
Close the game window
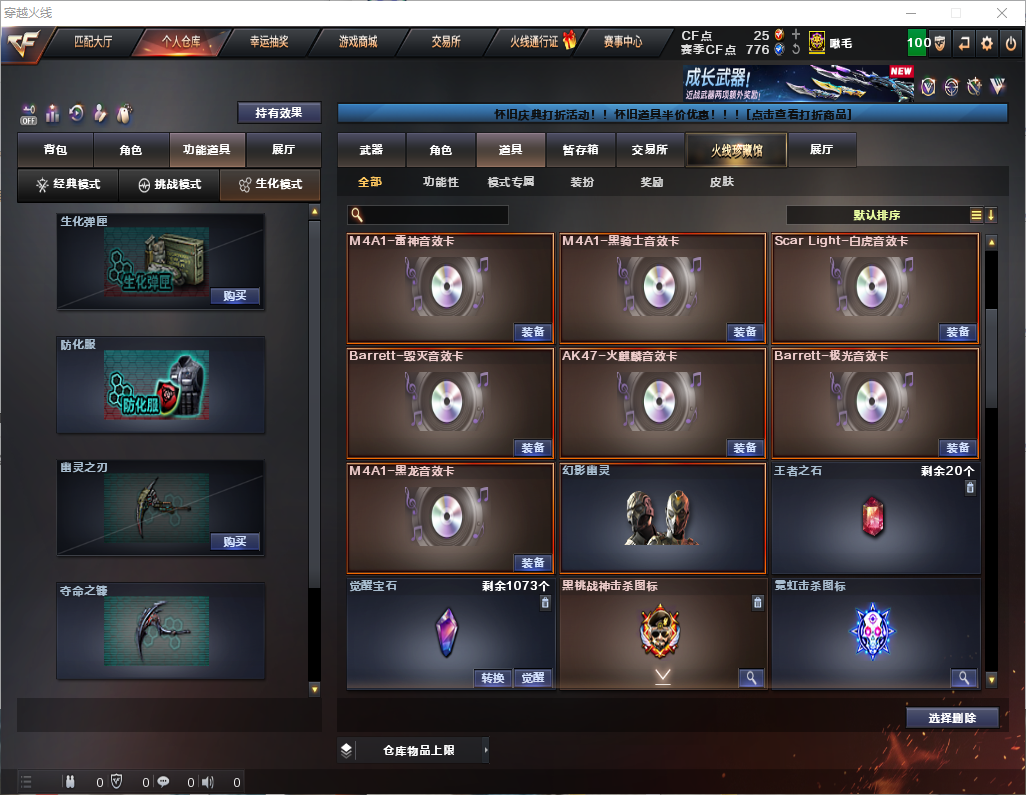coord(1002,13)
